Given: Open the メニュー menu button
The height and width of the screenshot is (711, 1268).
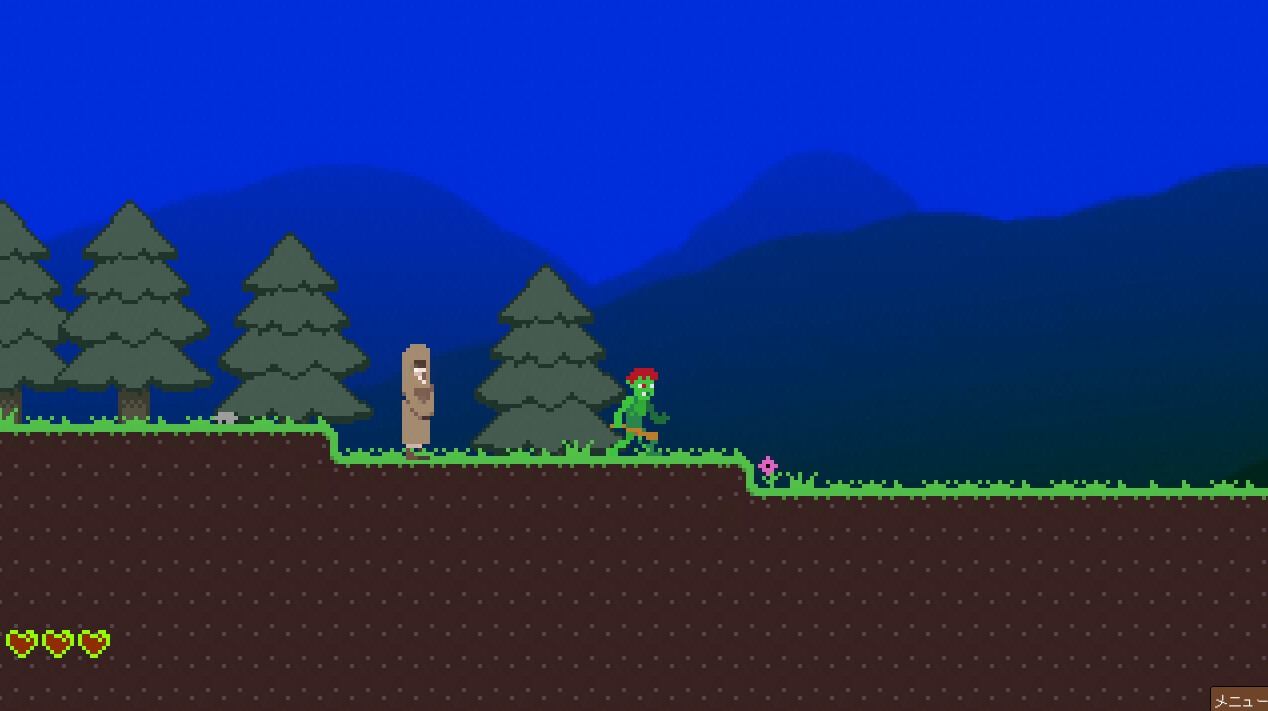Looking at the screenshot, I should [1240, 700].
